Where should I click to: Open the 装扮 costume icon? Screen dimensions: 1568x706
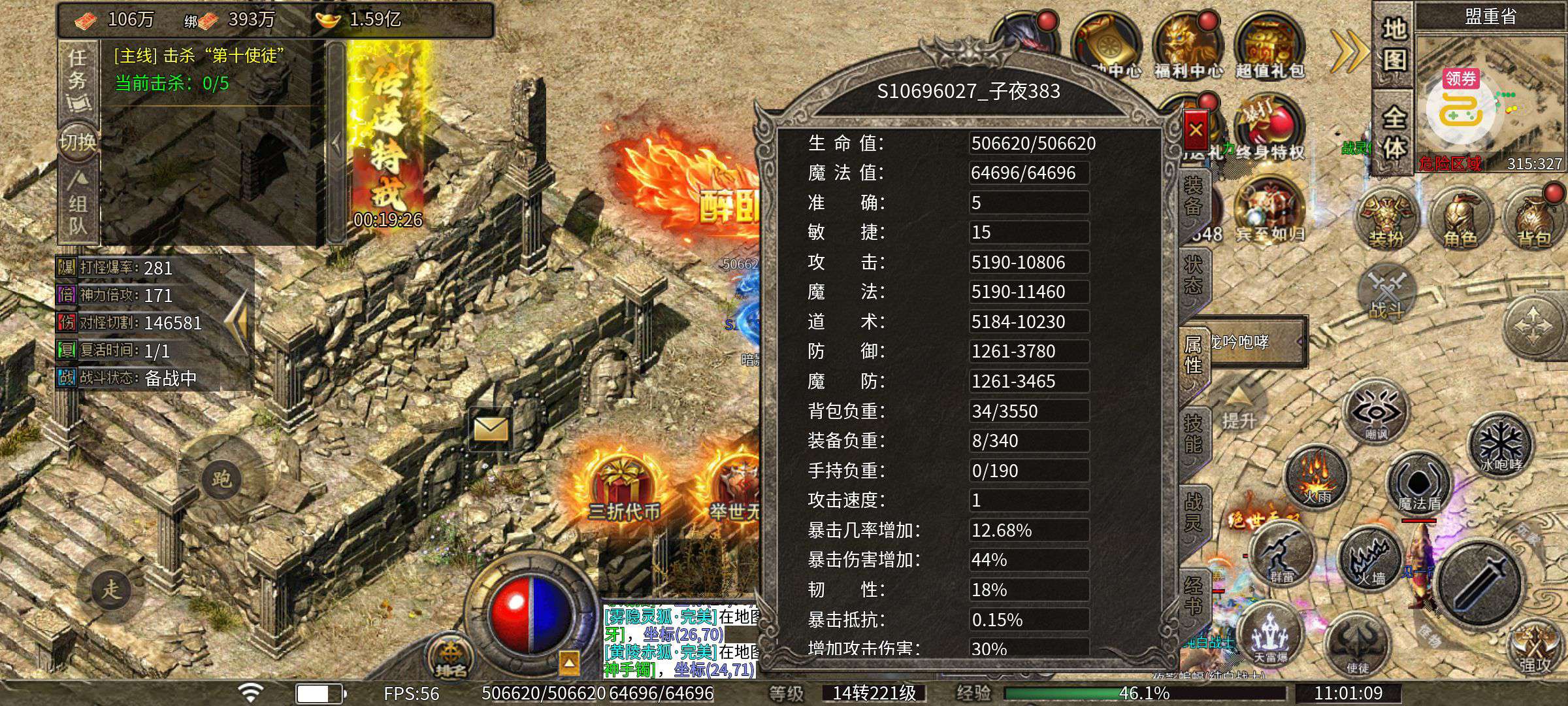tap(1386, 219)
